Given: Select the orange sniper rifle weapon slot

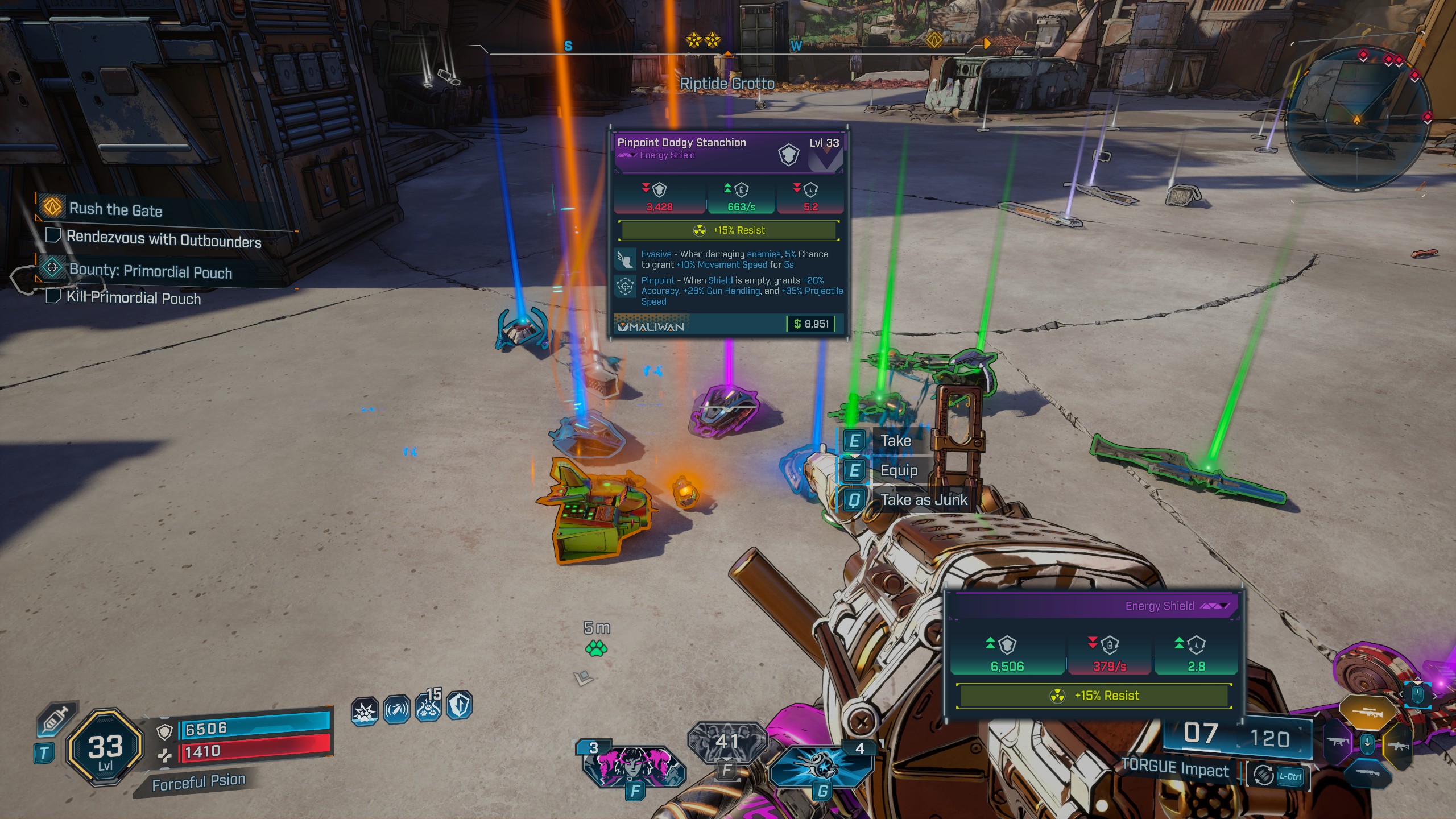Looking at the screenshot, I should coord(1367,712).
